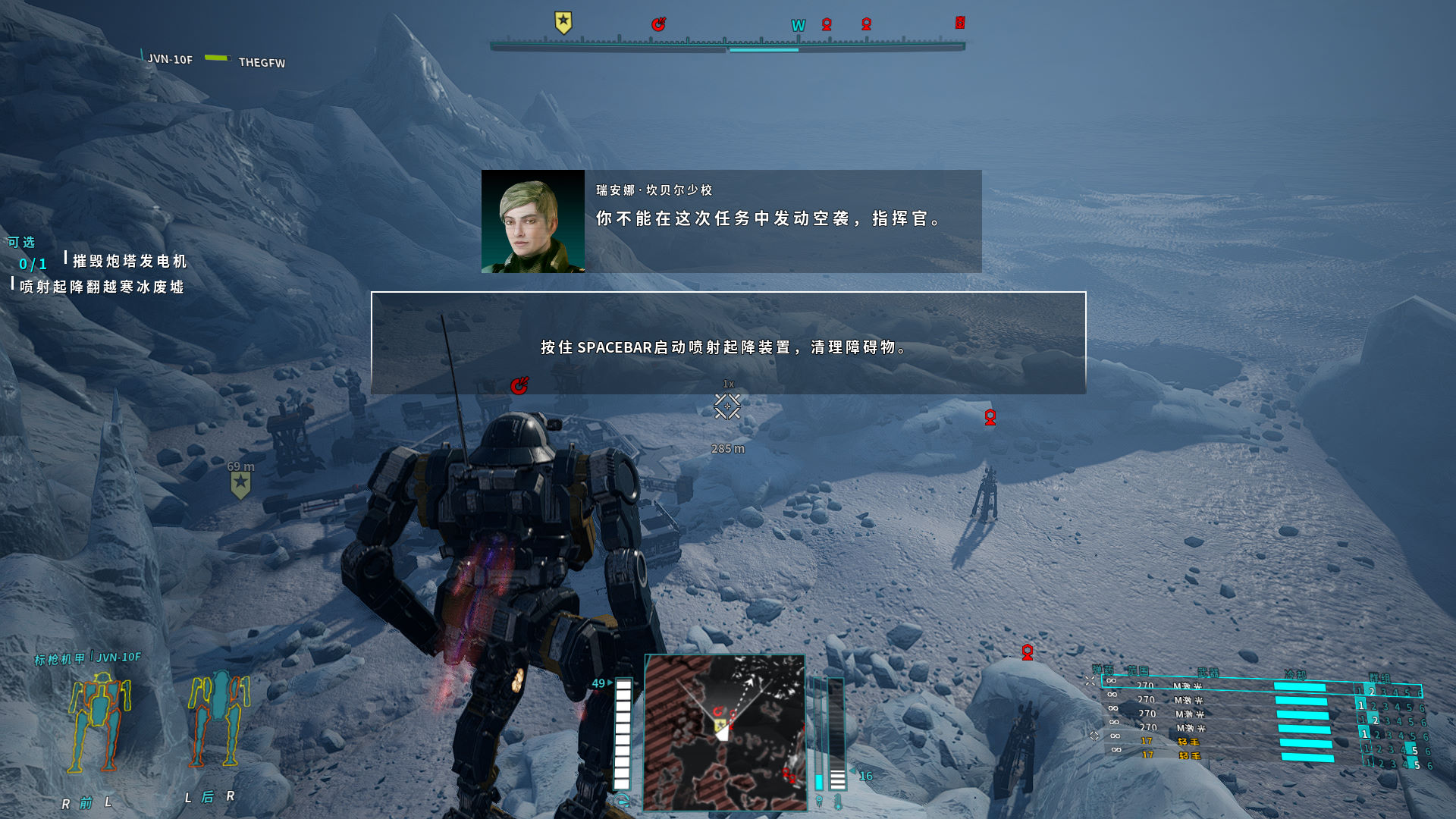Select the 喷射起降翻越寒冰废墟 objective entry

102,287
